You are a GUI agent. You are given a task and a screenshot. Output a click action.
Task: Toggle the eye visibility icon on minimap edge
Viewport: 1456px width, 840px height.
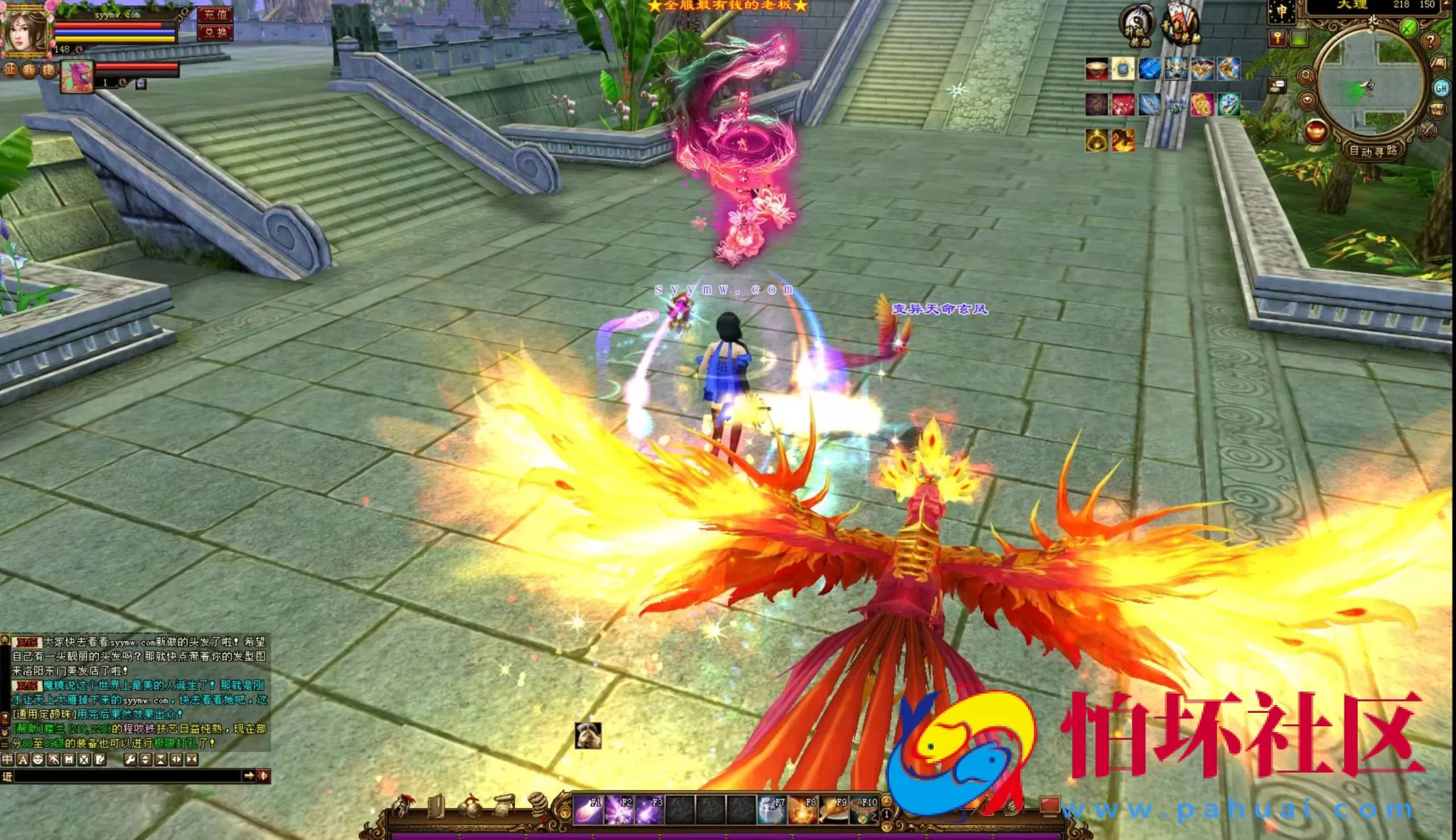[1307, 99]
